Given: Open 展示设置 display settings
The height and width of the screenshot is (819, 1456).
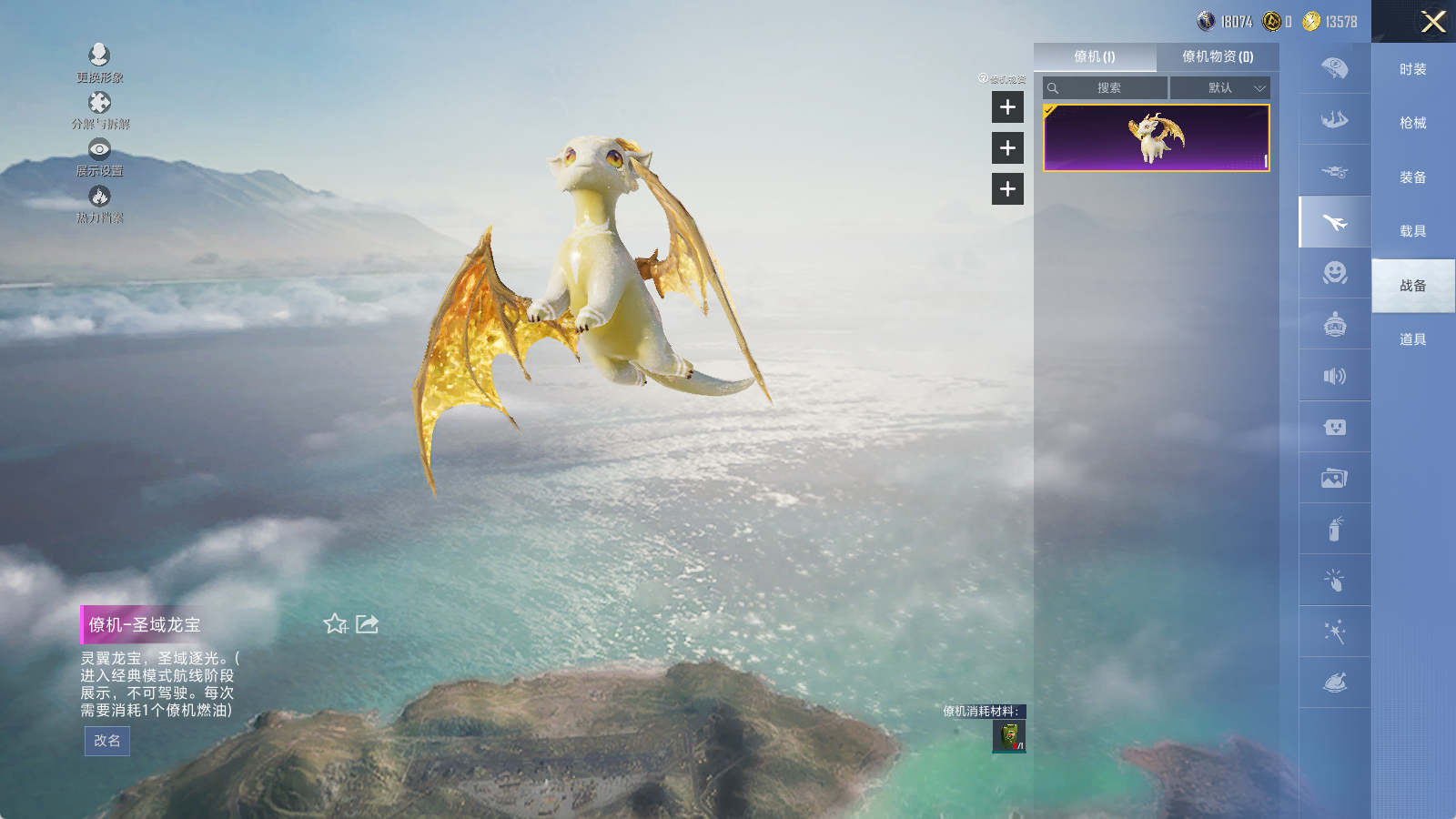Looking at the screenshot, I should (x=99, y=149).
